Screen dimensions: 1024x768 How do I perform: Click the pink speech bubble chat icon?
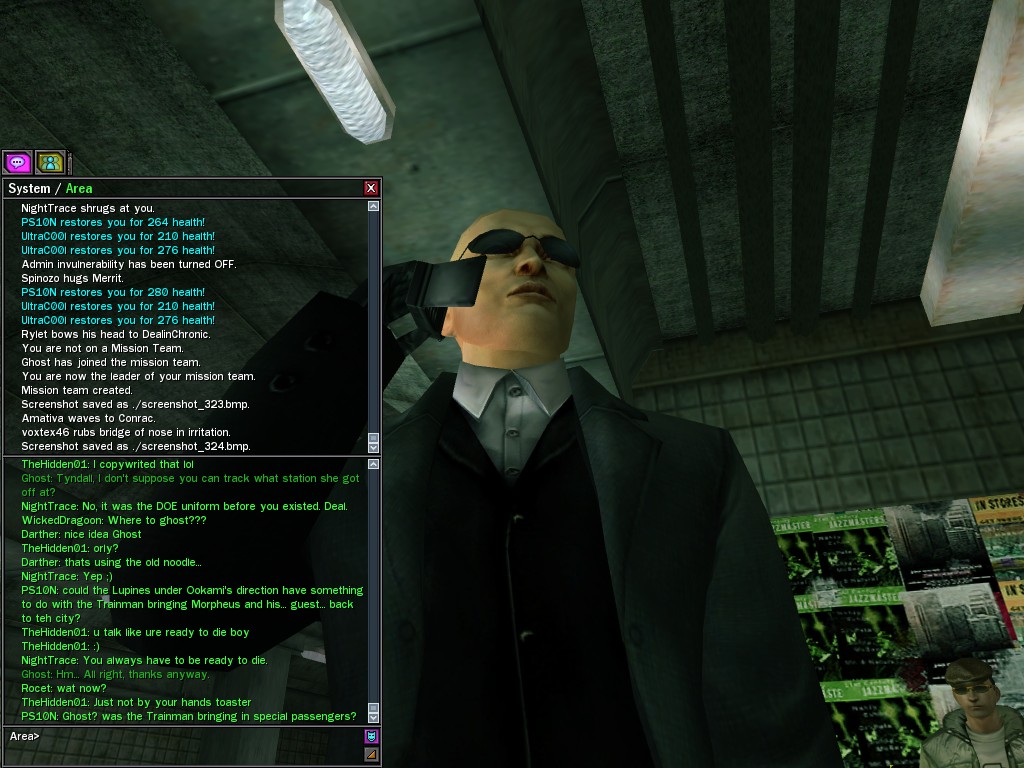[x=17, y=161]
